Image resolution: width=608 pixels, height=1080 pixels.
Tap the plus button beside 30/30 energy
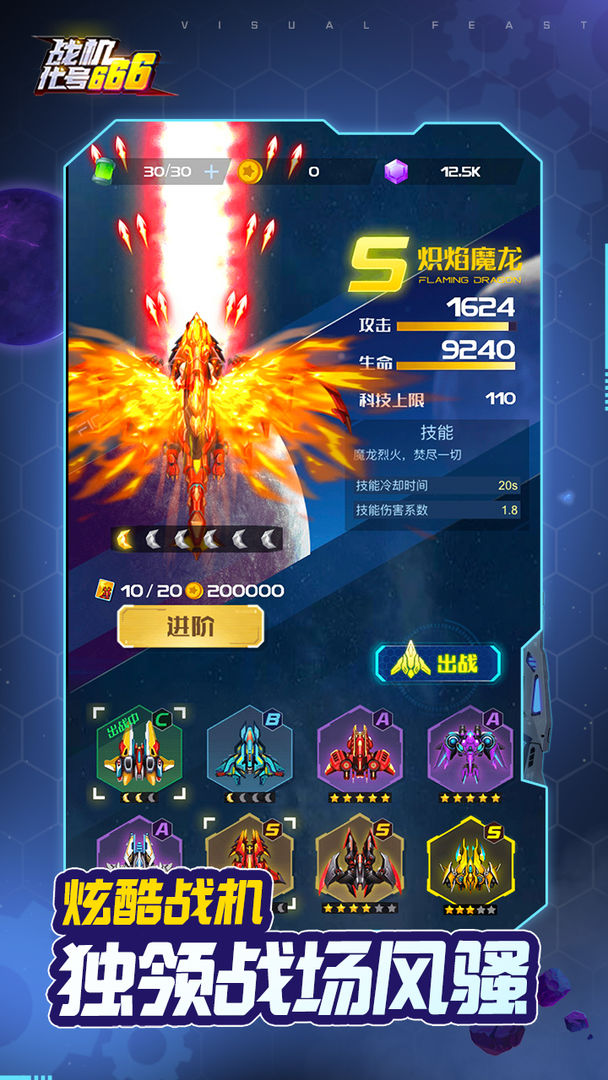211,171
